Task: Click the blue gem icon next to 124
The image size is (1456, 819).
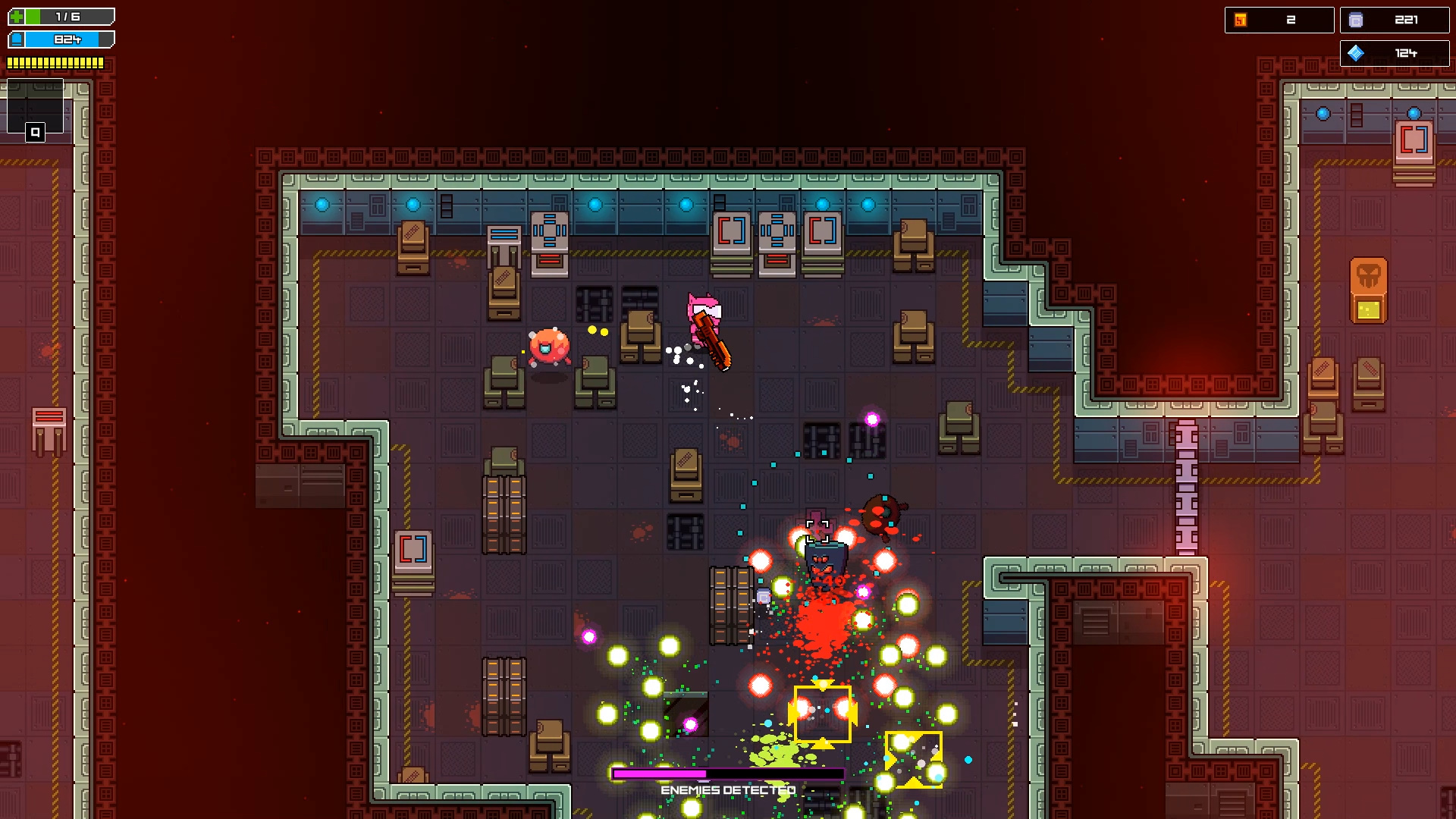Action: click(1357, 53)
